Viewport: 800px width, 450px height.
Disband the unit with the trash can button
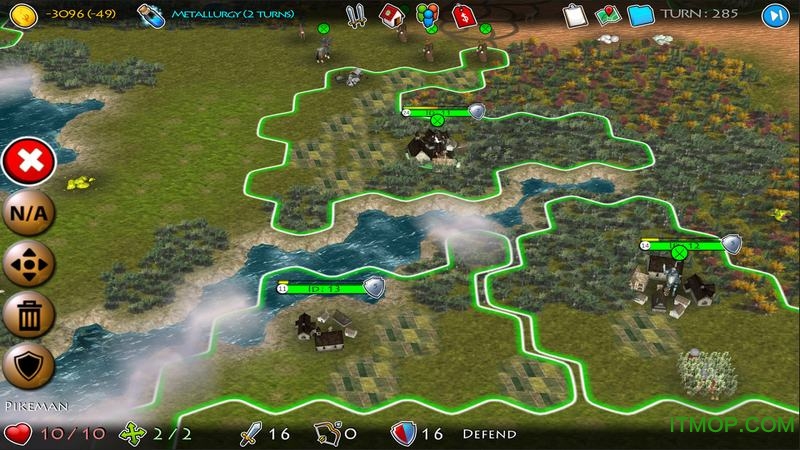[28, 316]
